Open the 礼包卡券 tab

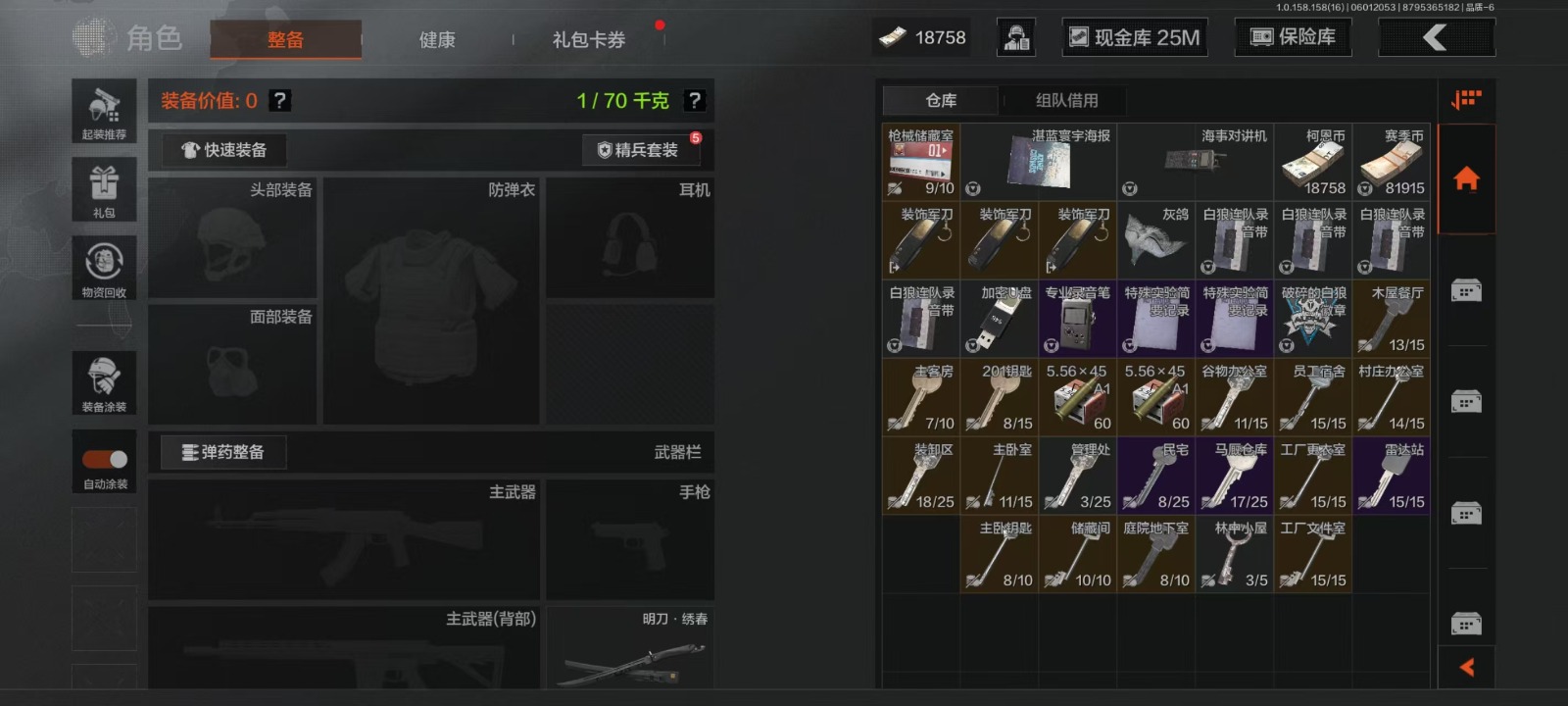click(x=588, y=40)
